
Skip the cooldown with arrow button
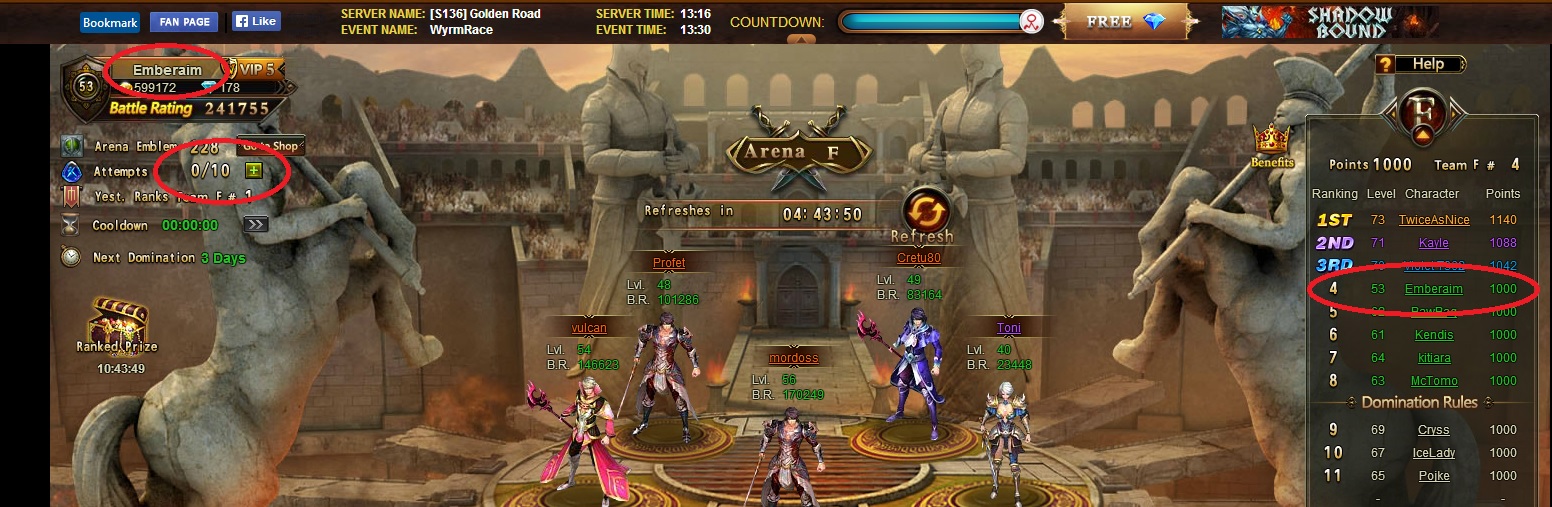coord(256,224)
